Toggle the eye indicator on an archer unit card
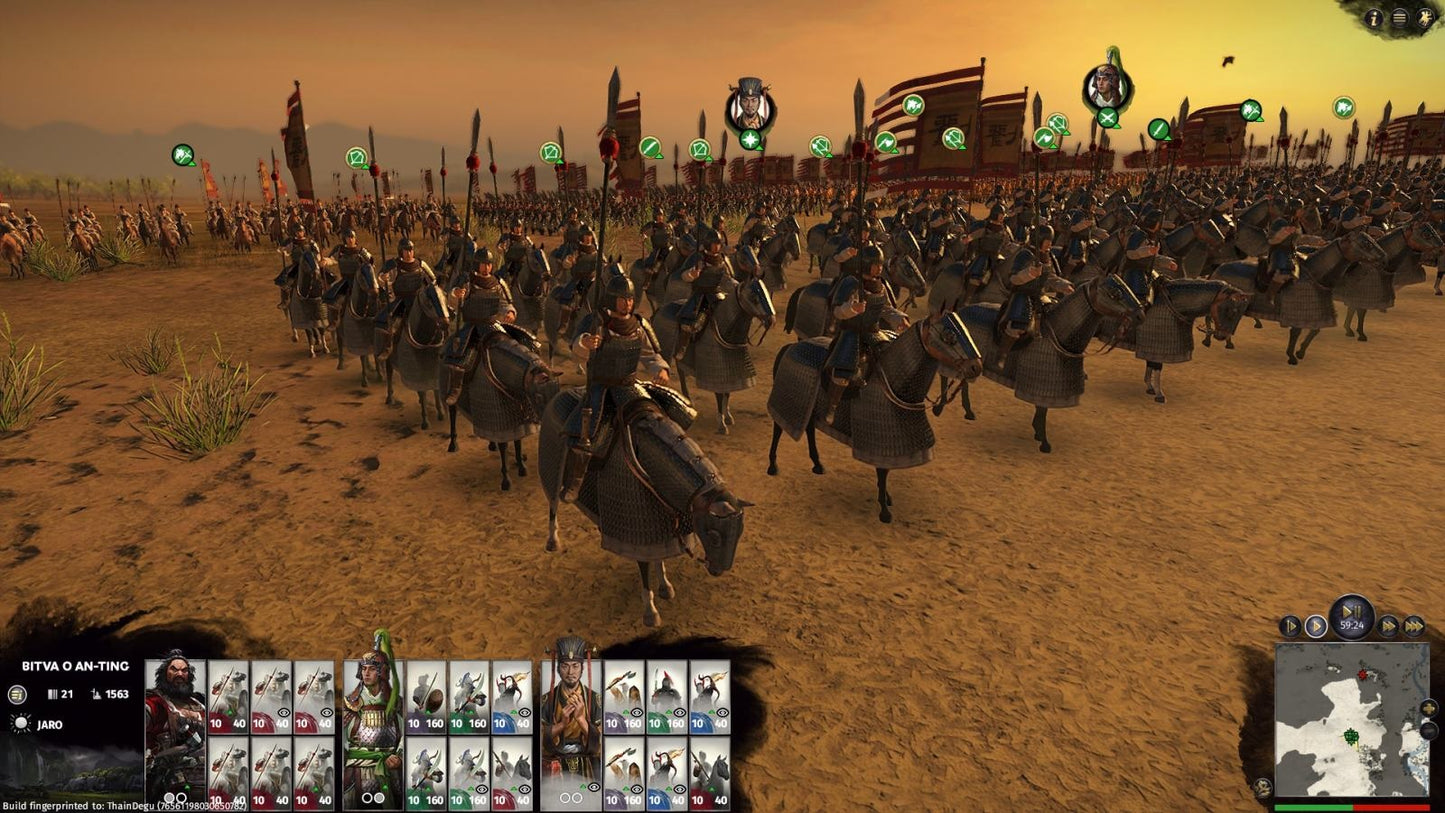This screenshot has height=813, width=1445. coord(639,713)
